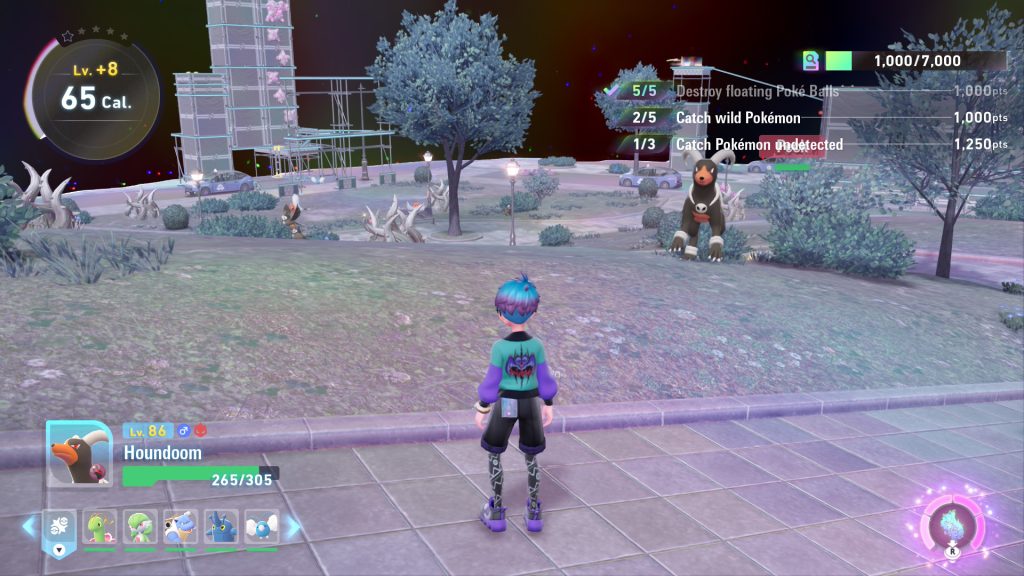Viewport: 1024px width, 576px height.
Task: Switch to Gardevoir in the party row
Action: (139, 526)
